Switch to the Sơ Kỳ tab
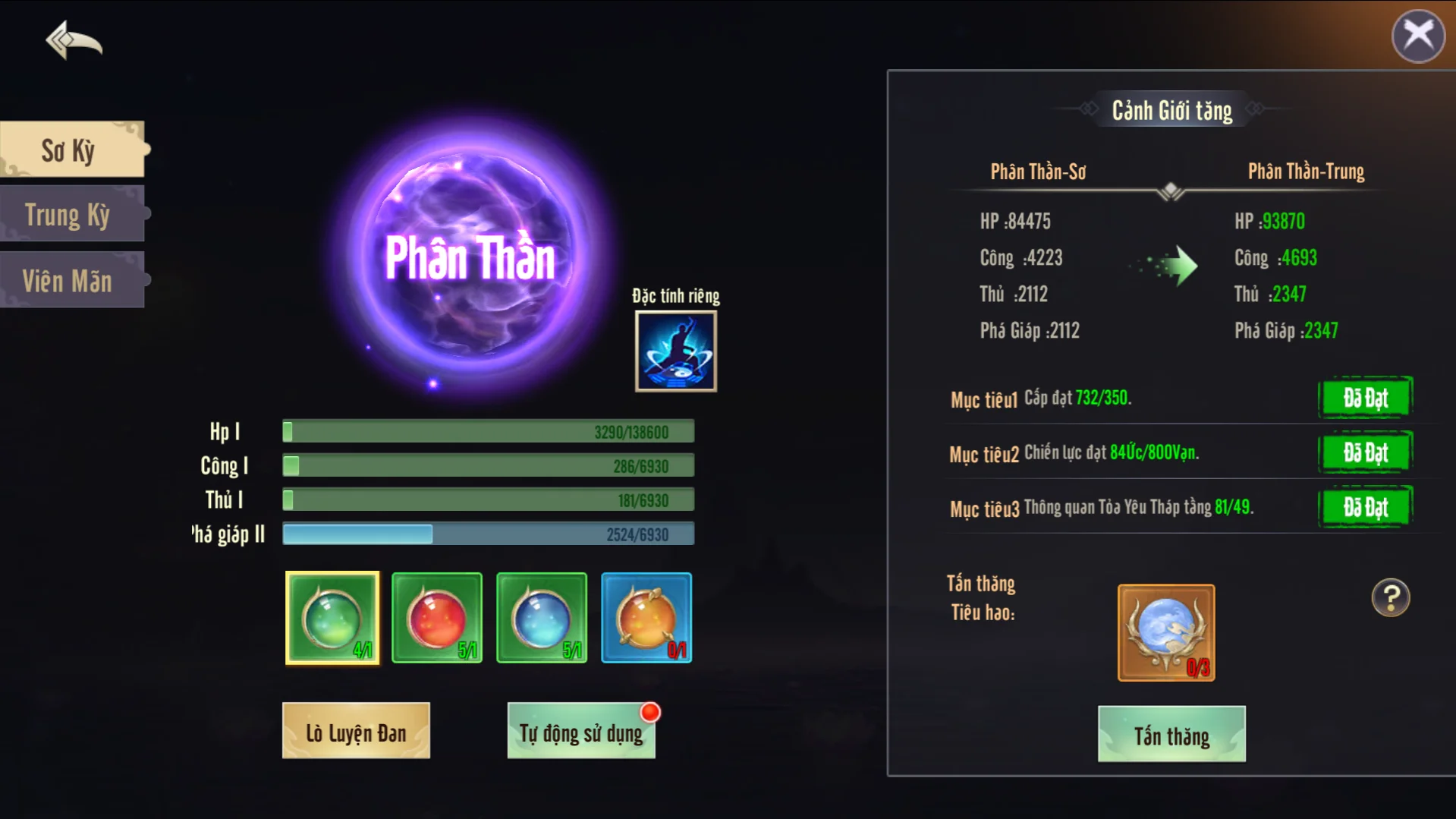1456x819 pixels. pos(71,150)
